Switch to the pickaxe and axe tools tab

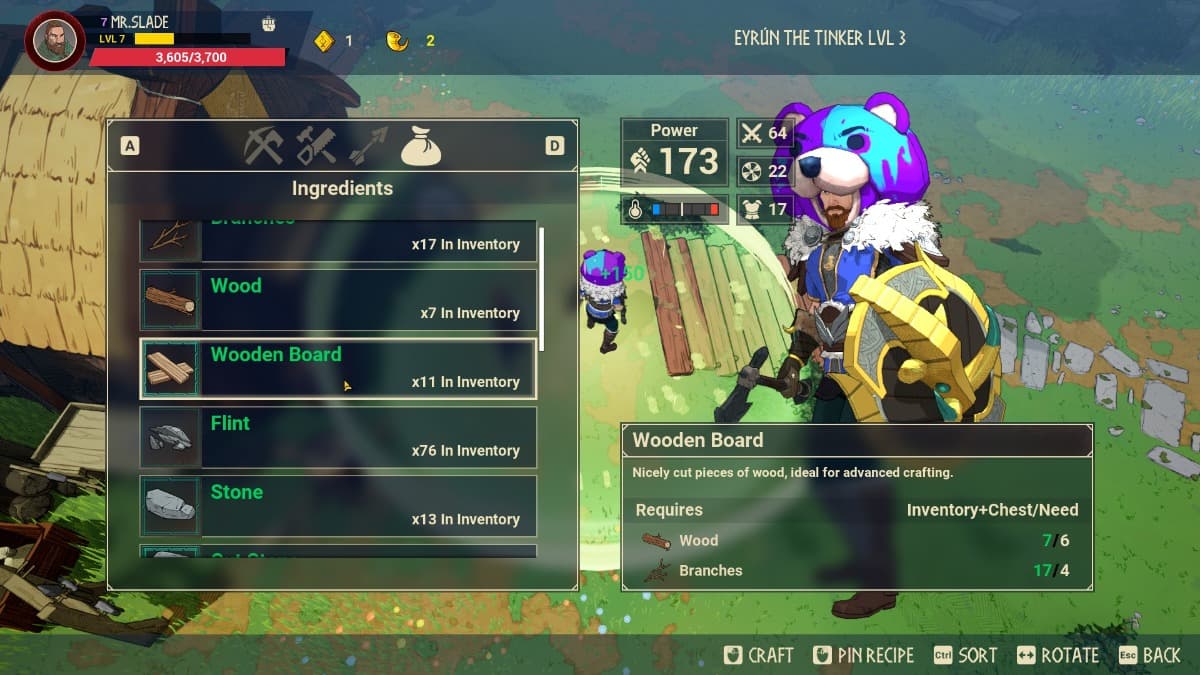coord(264,146)
